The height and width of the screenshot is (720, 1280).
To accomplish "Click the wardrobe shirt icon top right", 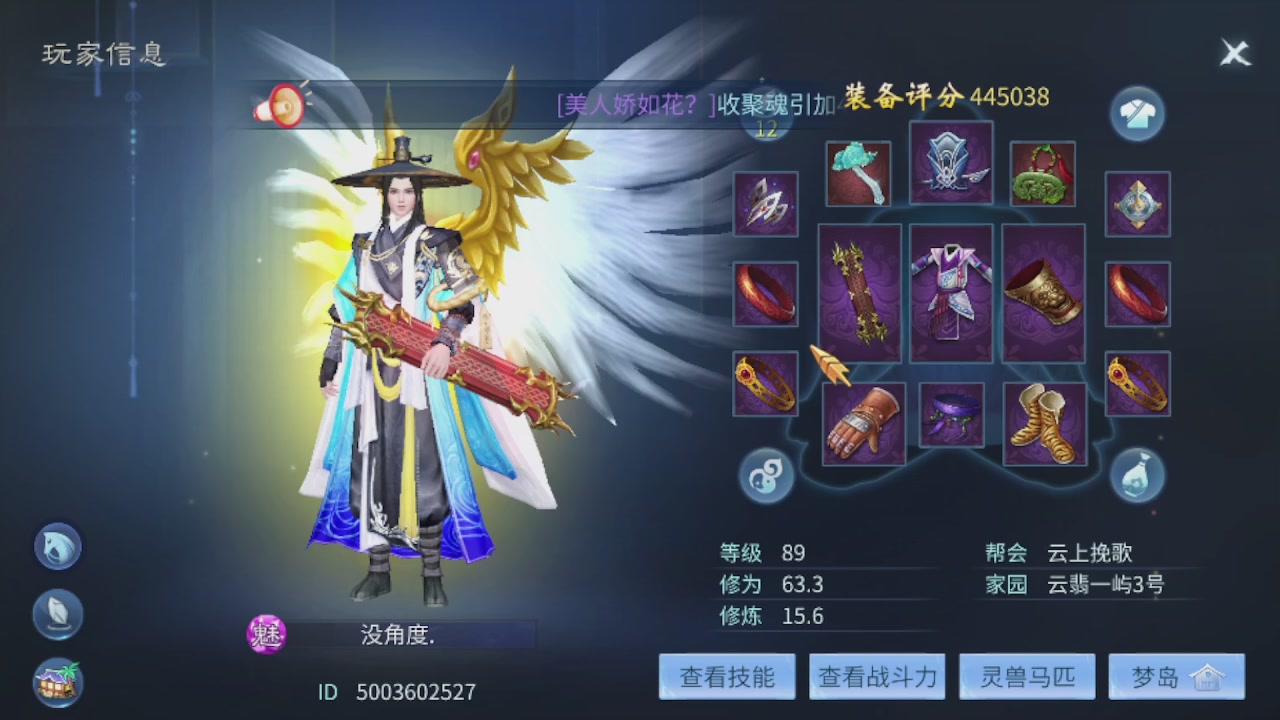I will [1137, 113].
